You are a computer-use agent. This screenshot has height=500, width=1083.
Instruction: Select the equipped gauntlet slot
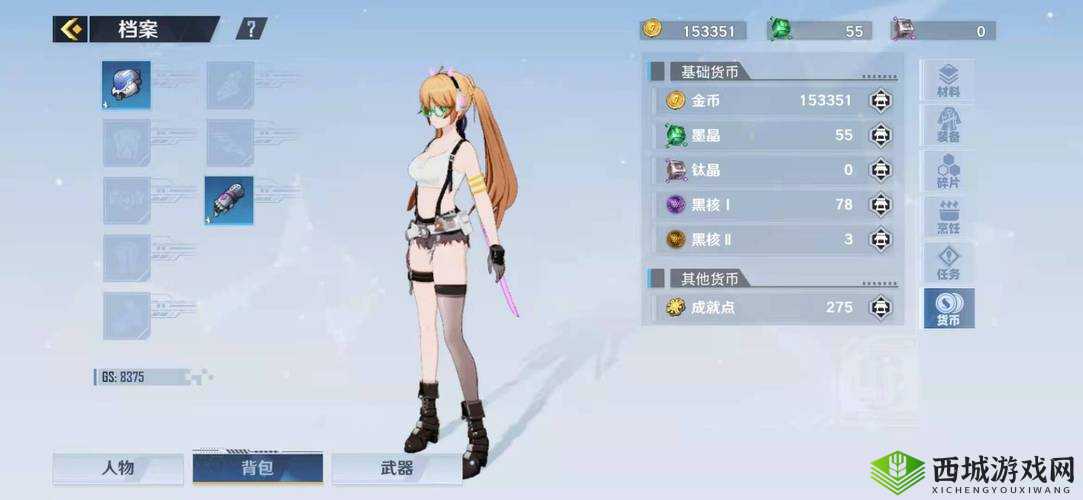[229, 200]
